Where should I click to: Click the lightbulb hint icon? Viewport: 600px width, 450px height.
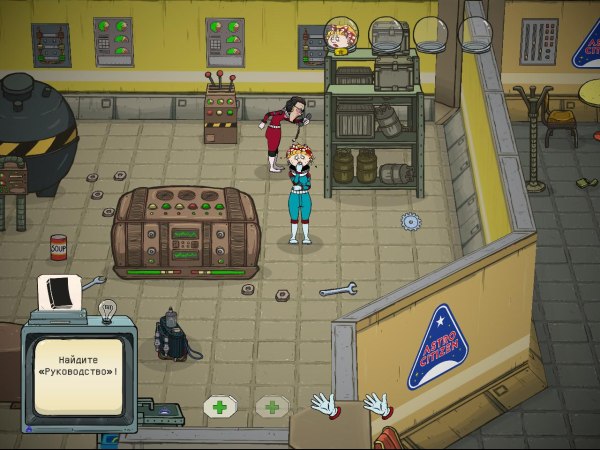tap(109, 309)
